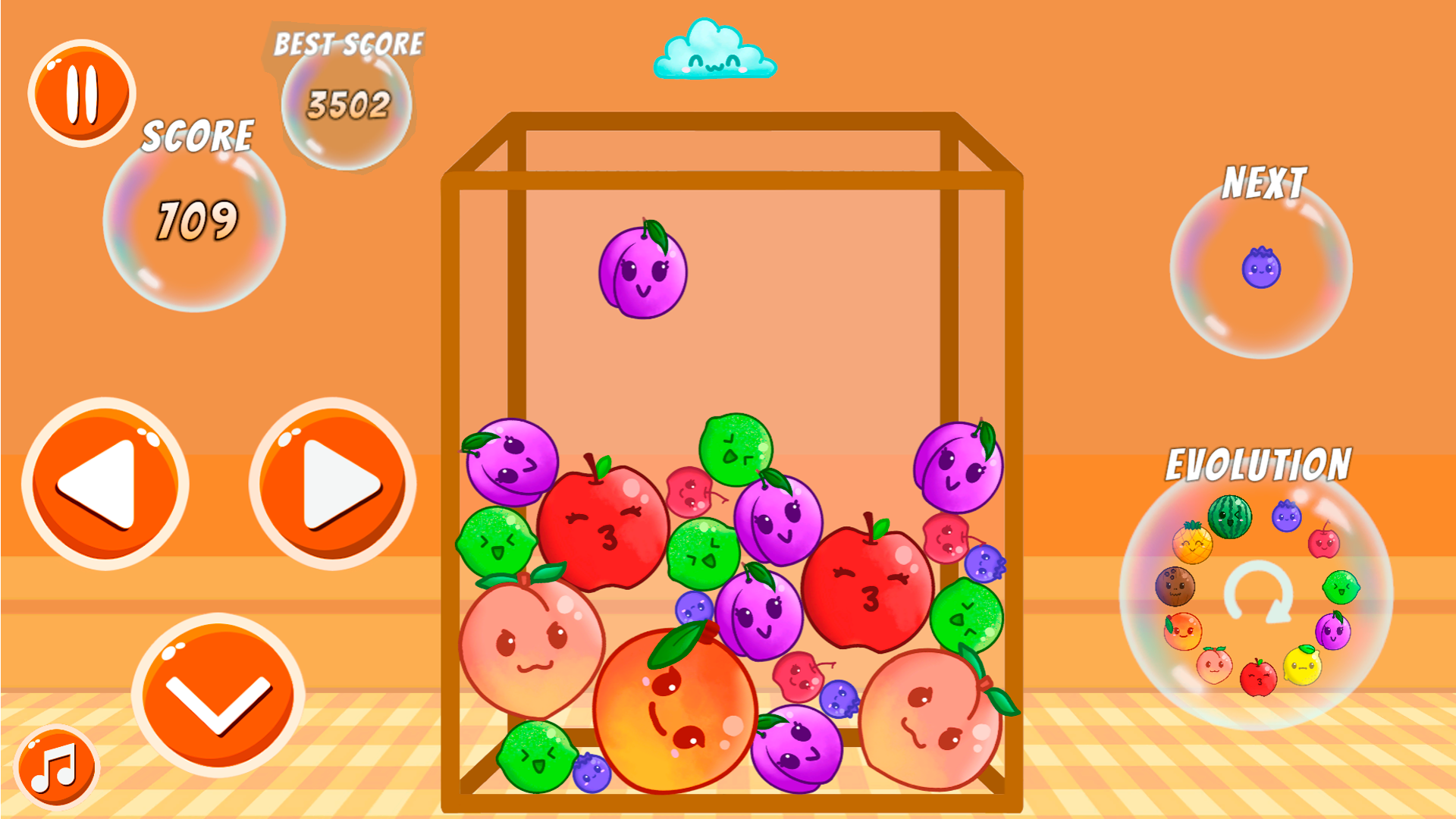Click the red apple in the Evolution wheel
The image size is (1456, 819).
pyautogui.click(x=1257, y=679)
